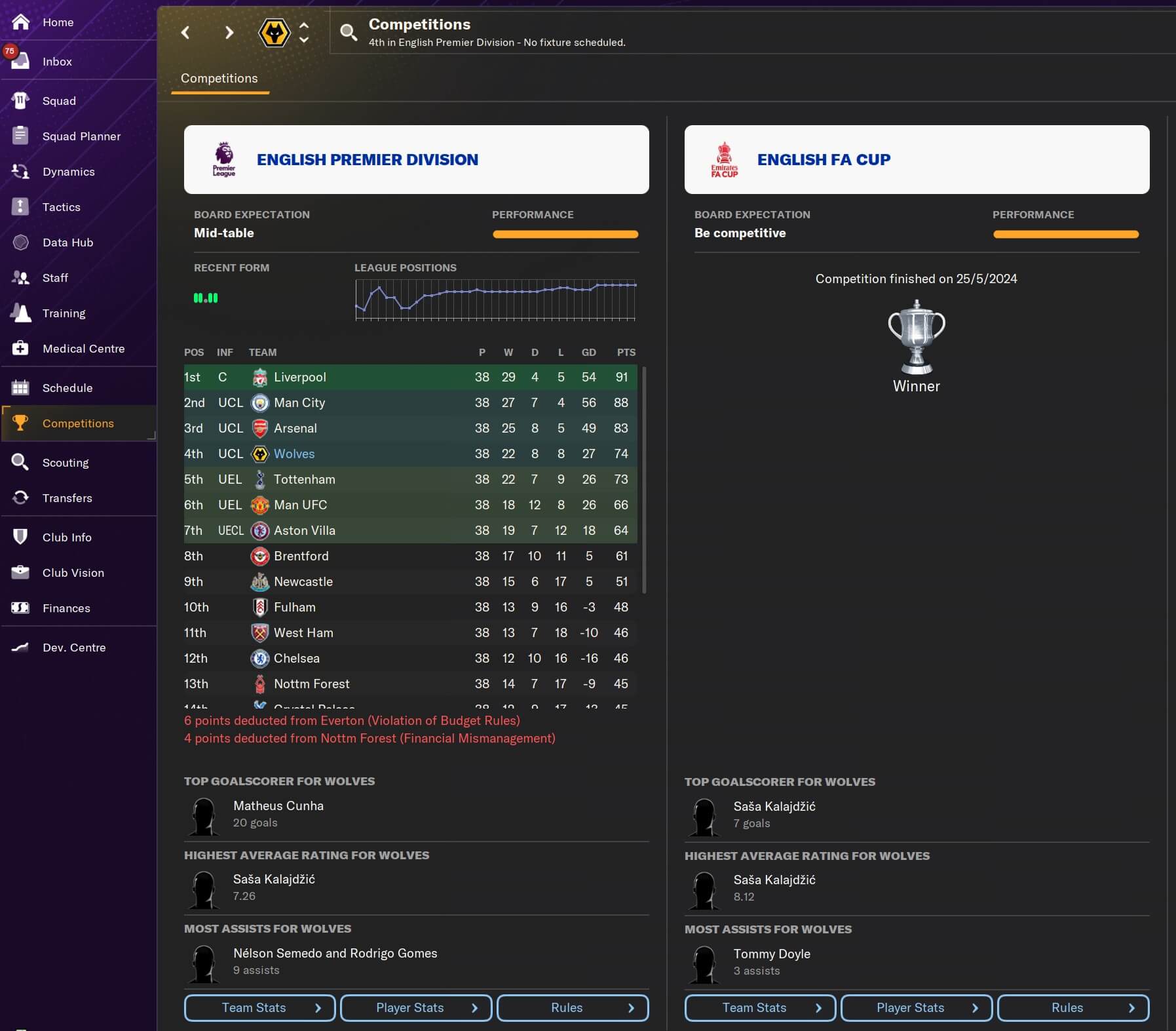Viewport: 1176px width, 1031px height.
Task: Open the Transfers page
Action: pos(67,498)
